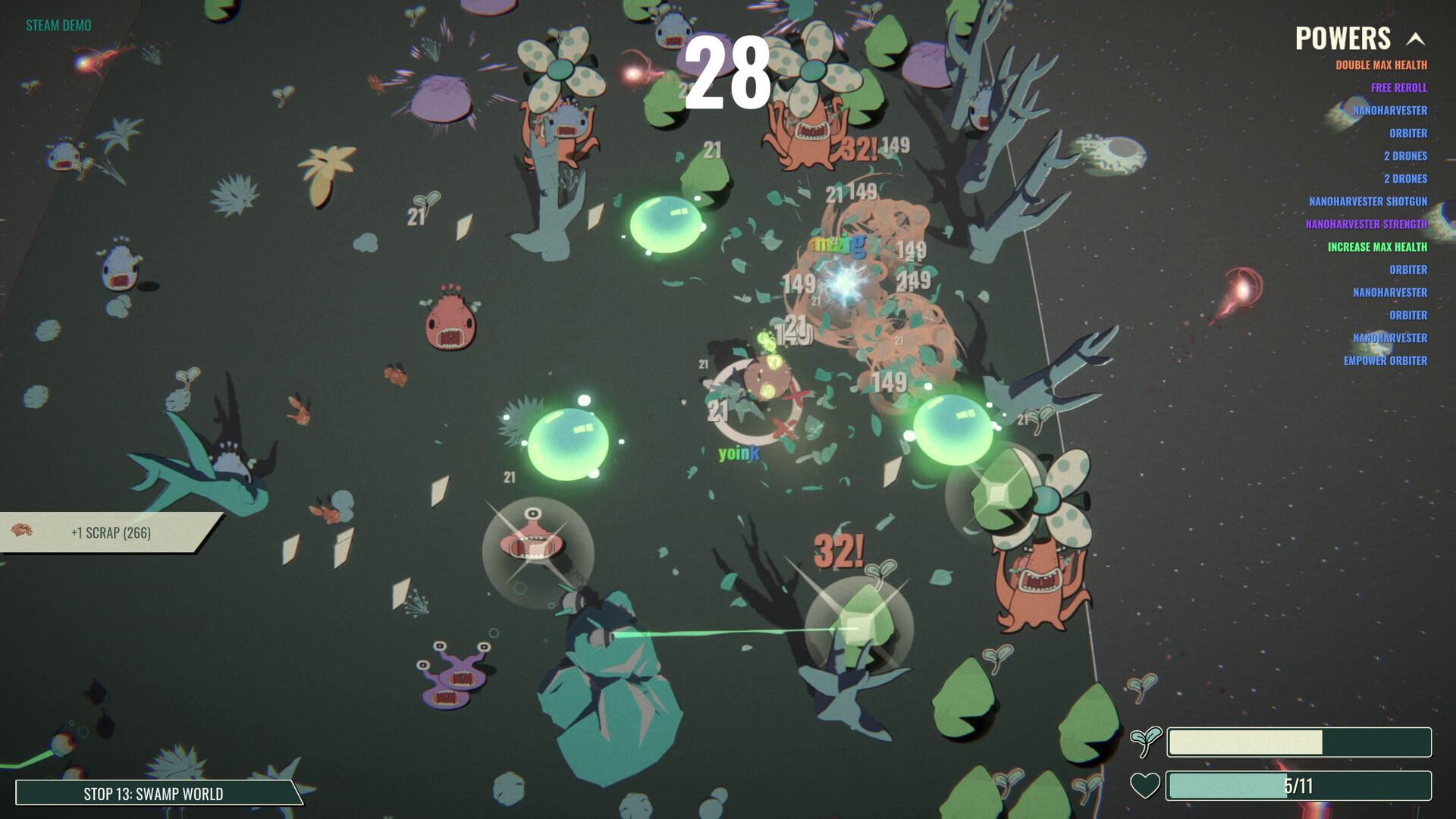Viewport: 1456px width, 819px height.
Task: Choose the Nanoharvester Shotgun power entry
Action: (1367, 202)
